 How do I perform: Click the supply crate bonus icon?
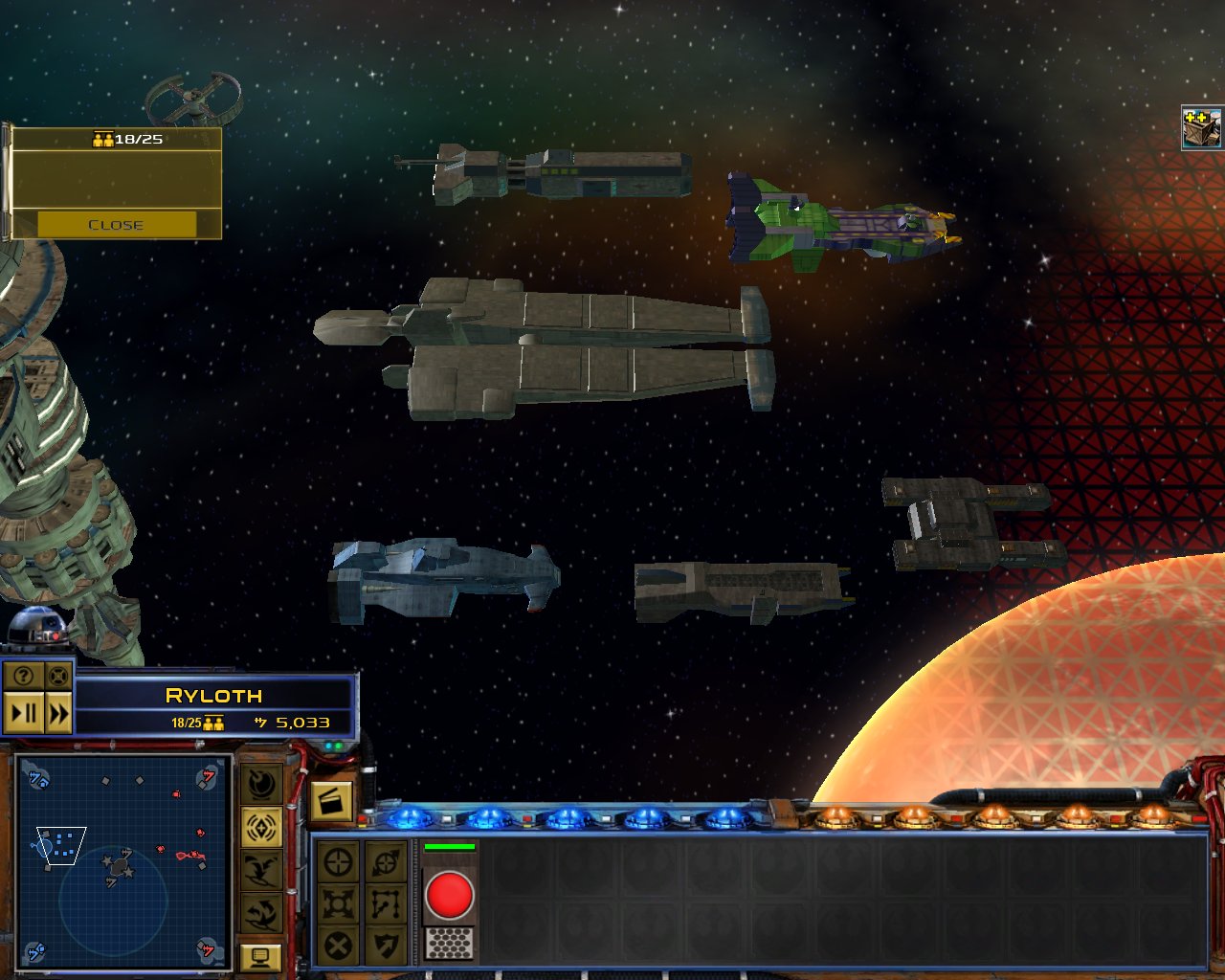1202,127
